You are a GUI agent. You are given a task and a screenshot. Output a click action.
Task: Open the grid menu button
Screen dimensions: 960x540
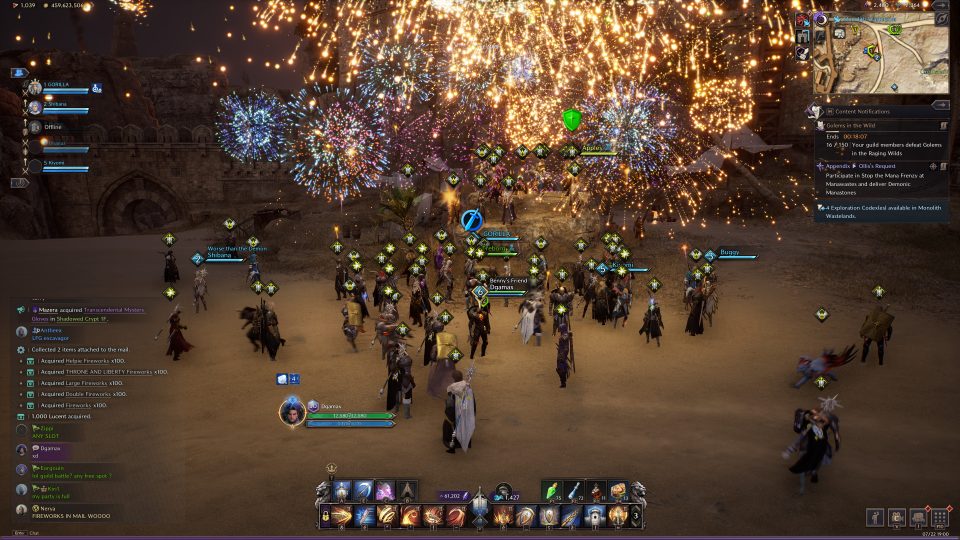(939, 516)
